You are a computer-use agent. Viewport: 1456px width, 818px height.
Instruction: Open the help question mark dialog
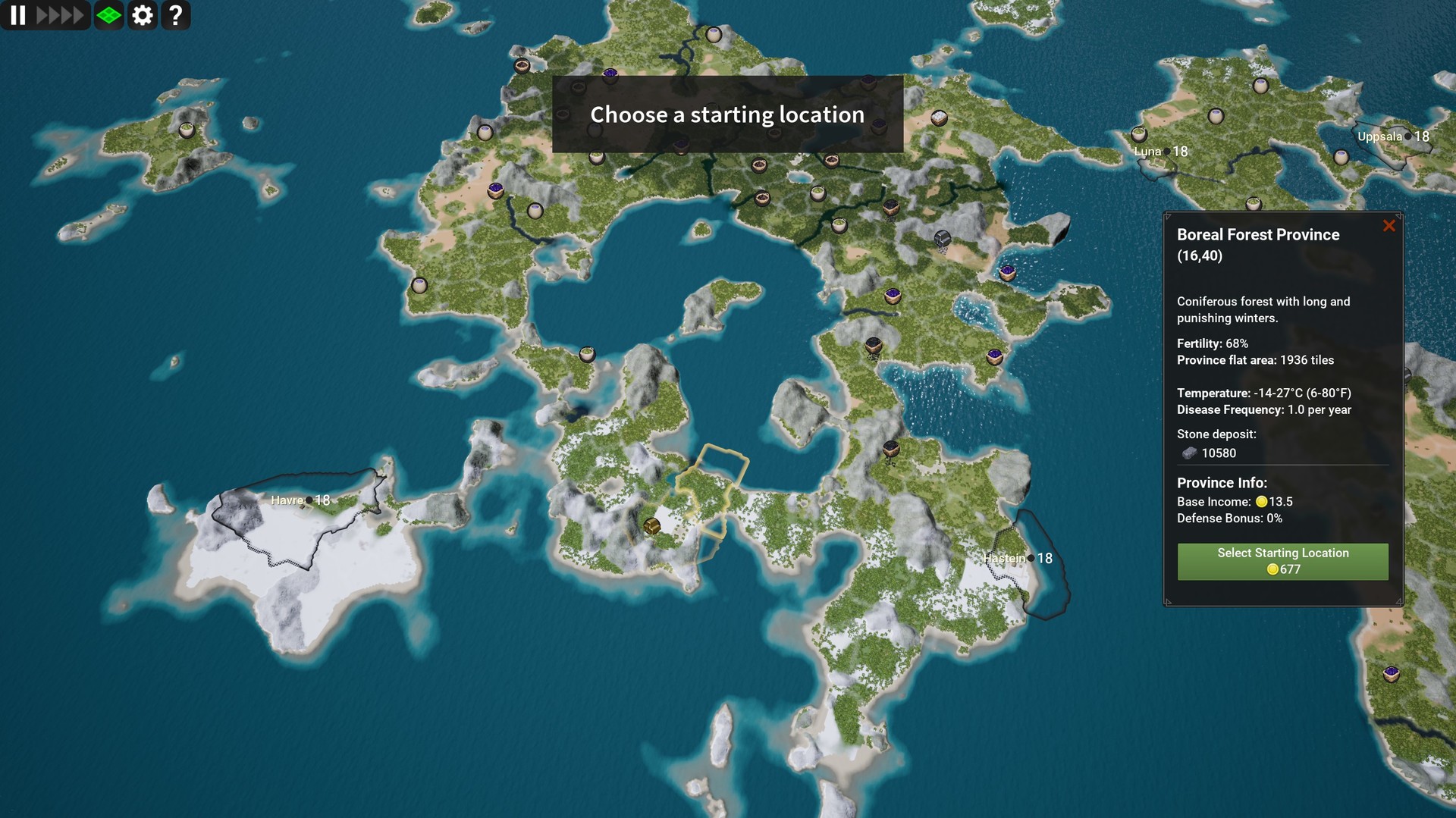coord(176,15)
